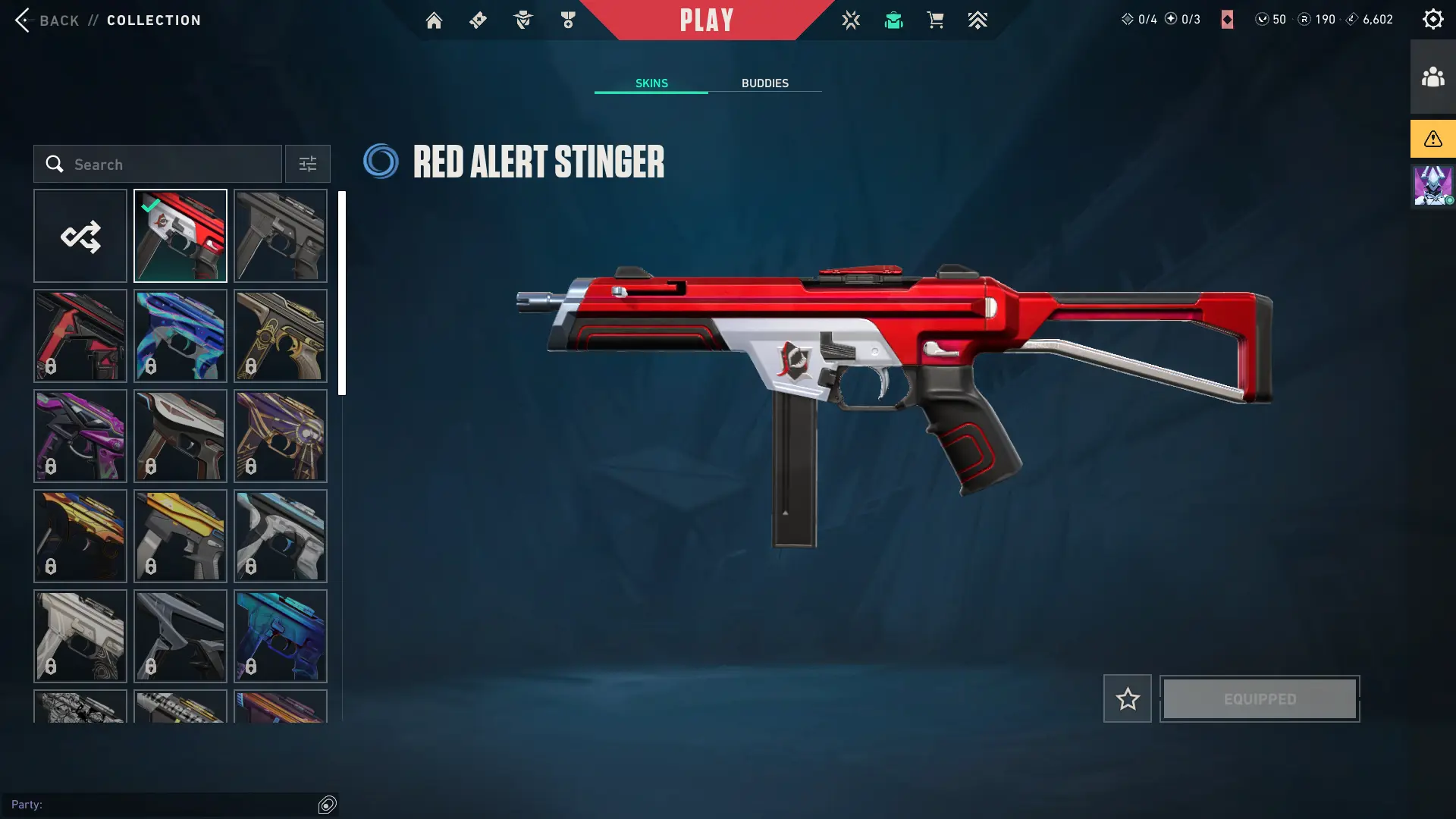Screen dimensions: 1456x819
Task: Open the social friends panel
Action: pyautogui.click(x=1432, y=77)
